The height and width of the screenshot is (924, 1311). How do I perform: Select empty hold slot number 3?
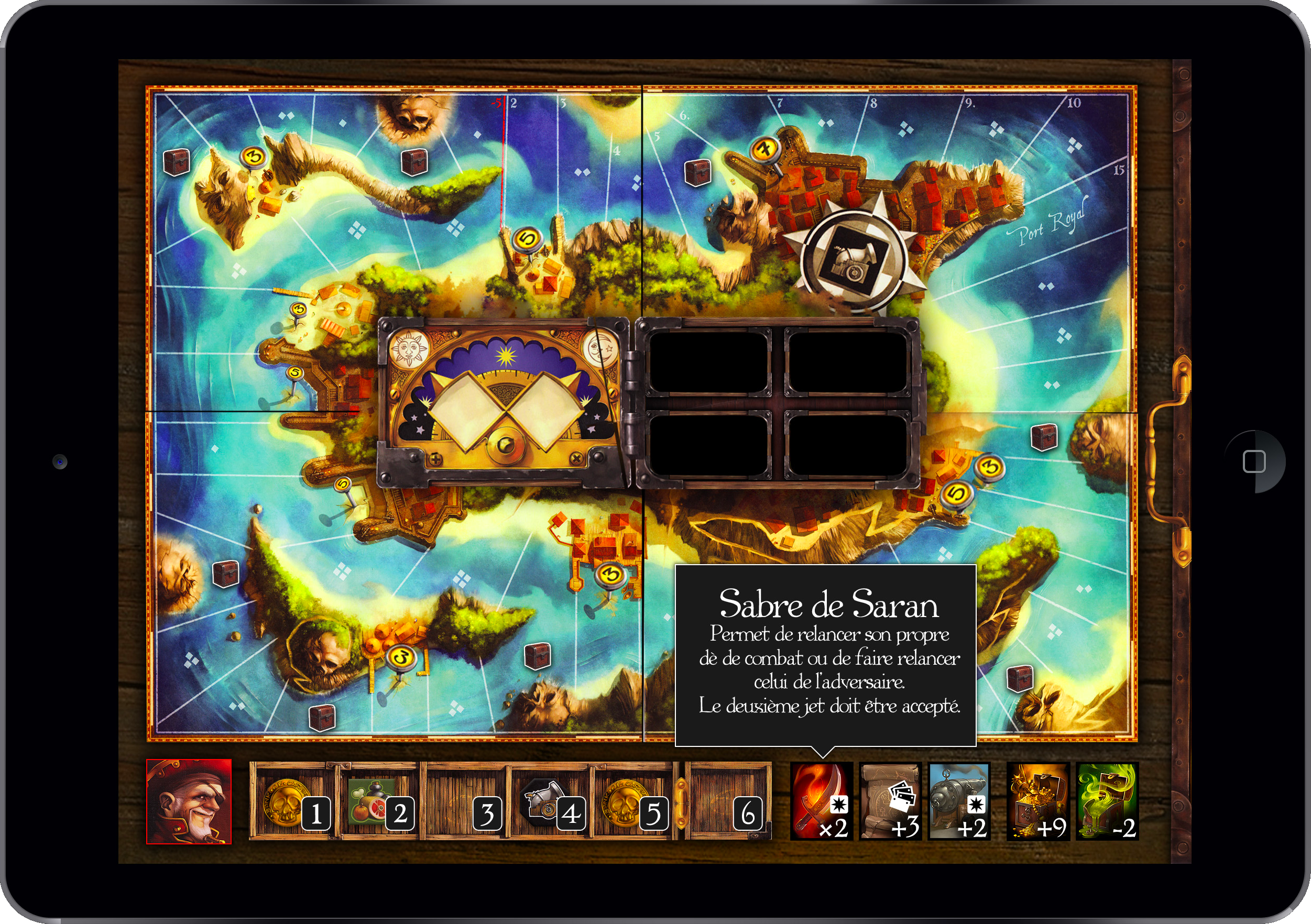(x=465, y=802)
